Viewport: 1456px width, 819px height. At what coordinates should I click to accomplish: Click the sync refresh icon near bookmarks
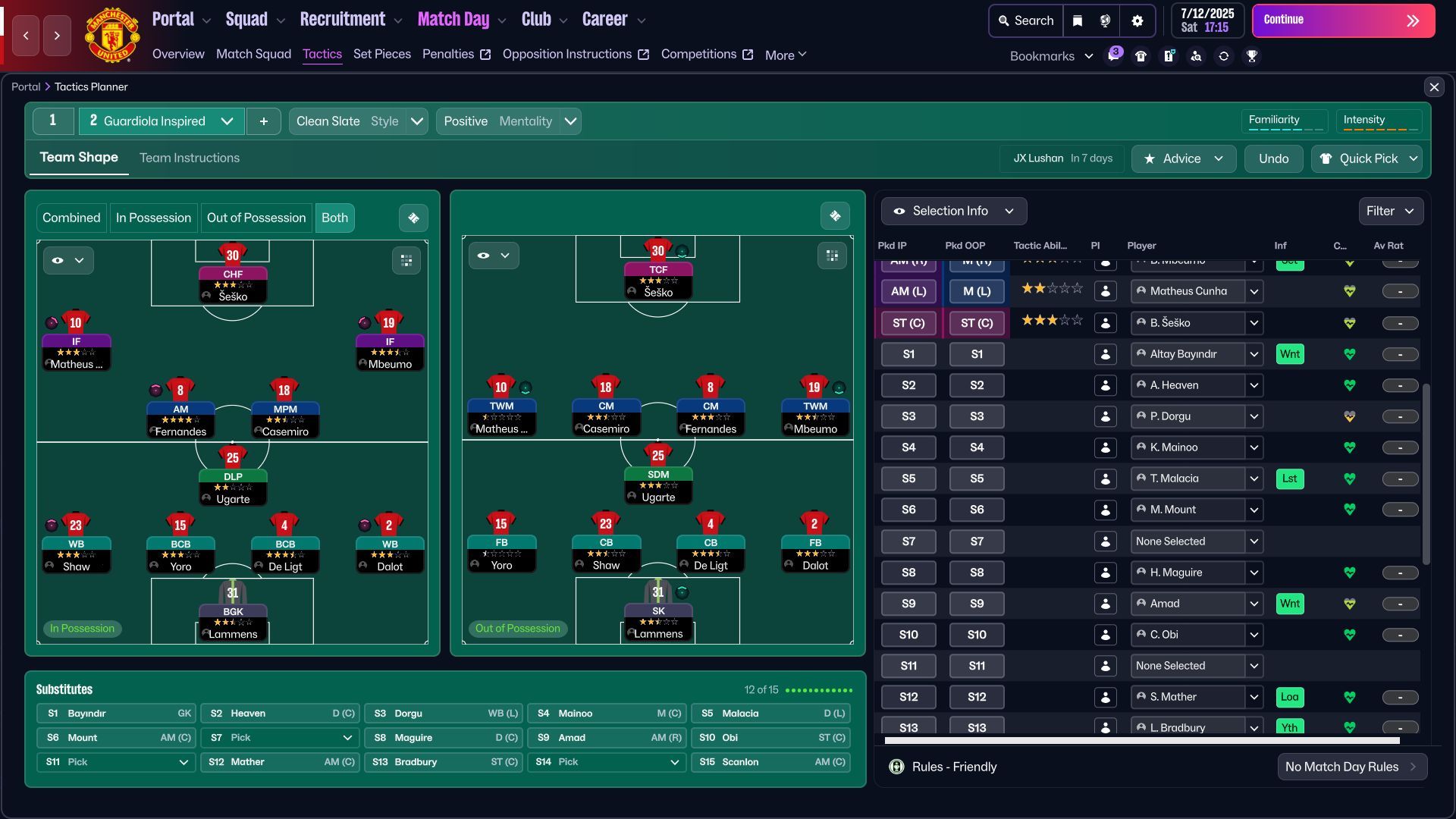(x=1224, y=55)
